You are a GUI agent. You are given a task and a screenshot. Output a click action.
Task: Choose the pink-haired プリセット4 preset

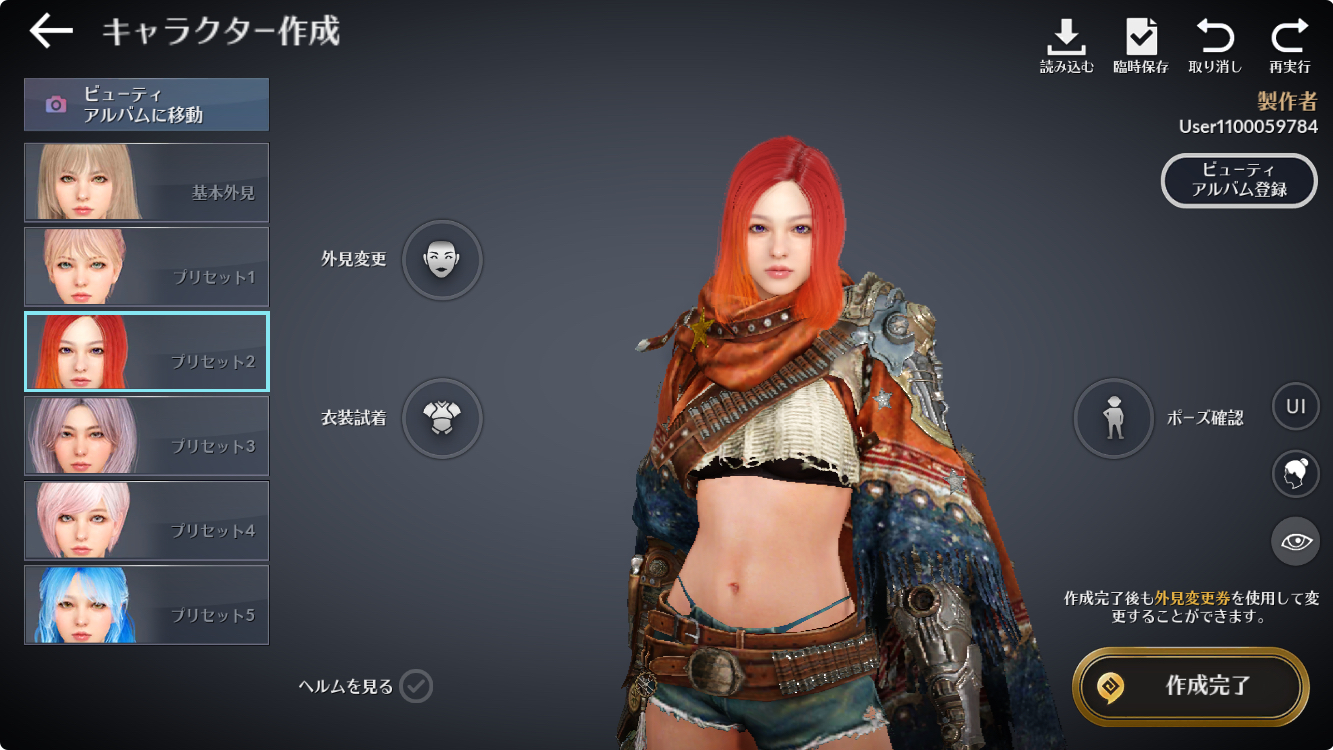point(146,520)
